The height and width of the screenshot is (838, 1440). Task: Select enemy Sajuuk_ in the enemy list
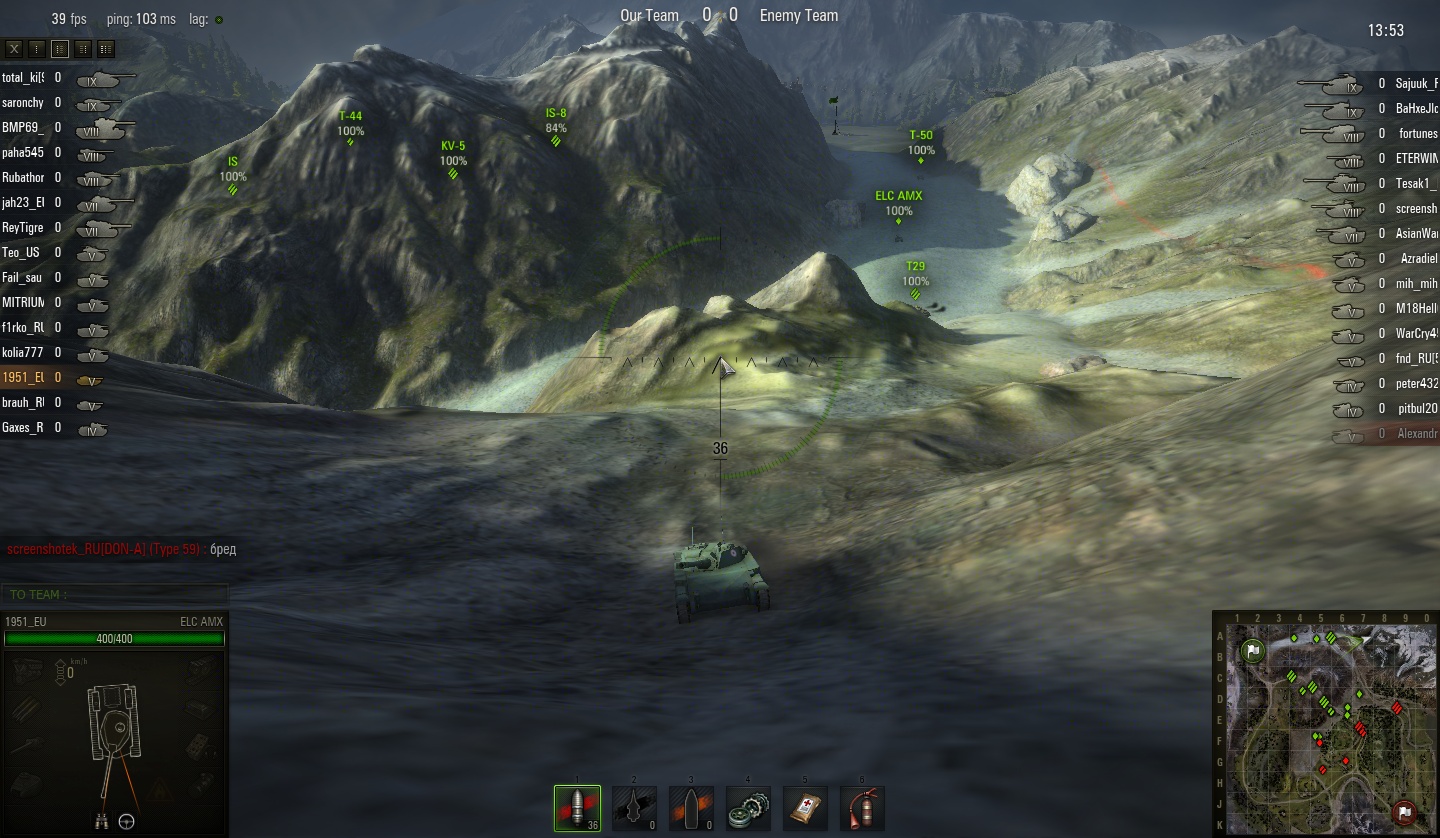click(1415, 84)
